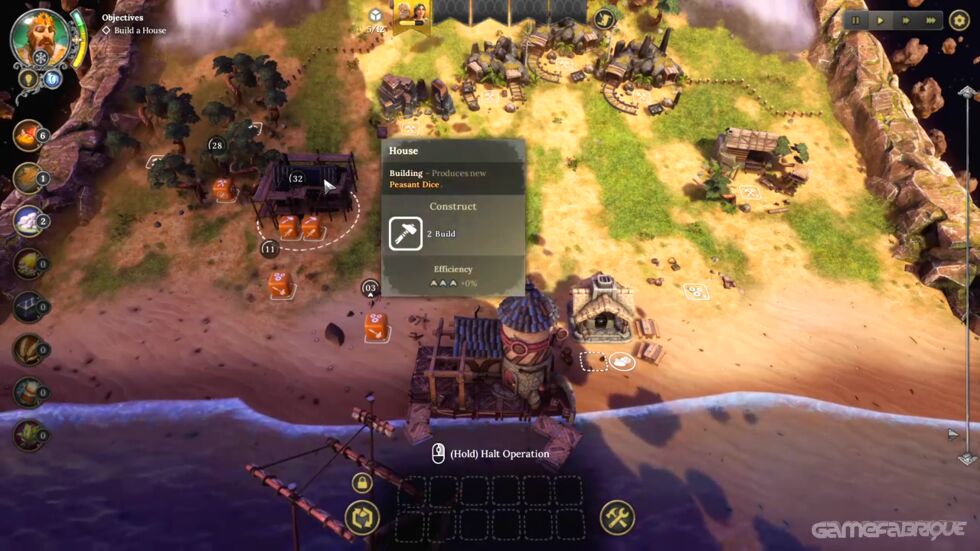Viewport: 980px width, 551px height.
Task: Click the lightbulb icon under the portrait
Action: (x=27, y=78)
